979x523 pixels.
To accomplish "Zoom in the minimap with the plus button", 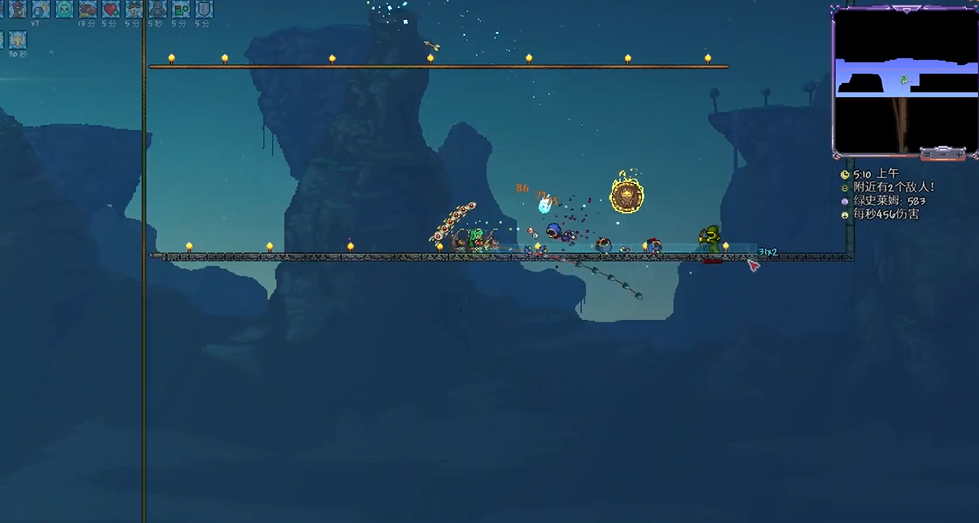I will coord(959,155).
